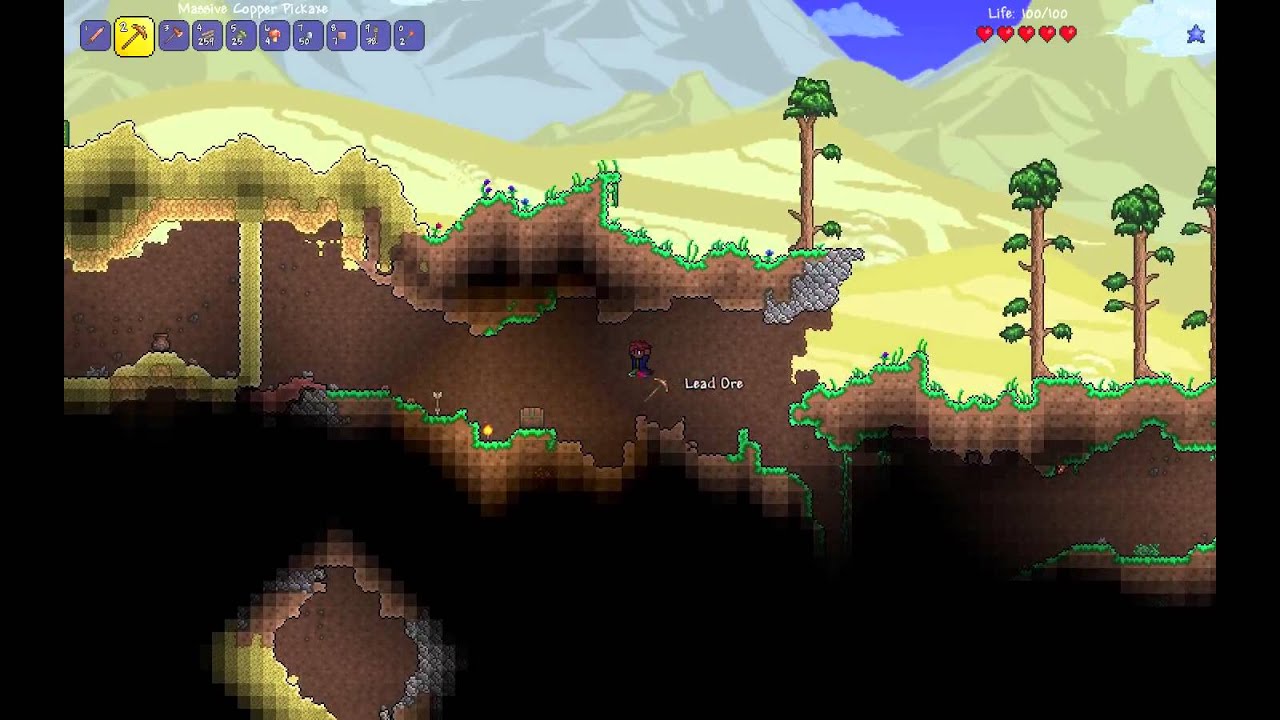Screen dimensions: 1280x720
Task: Select the red mushroom hotbar slot
Action: click(274, 36)
